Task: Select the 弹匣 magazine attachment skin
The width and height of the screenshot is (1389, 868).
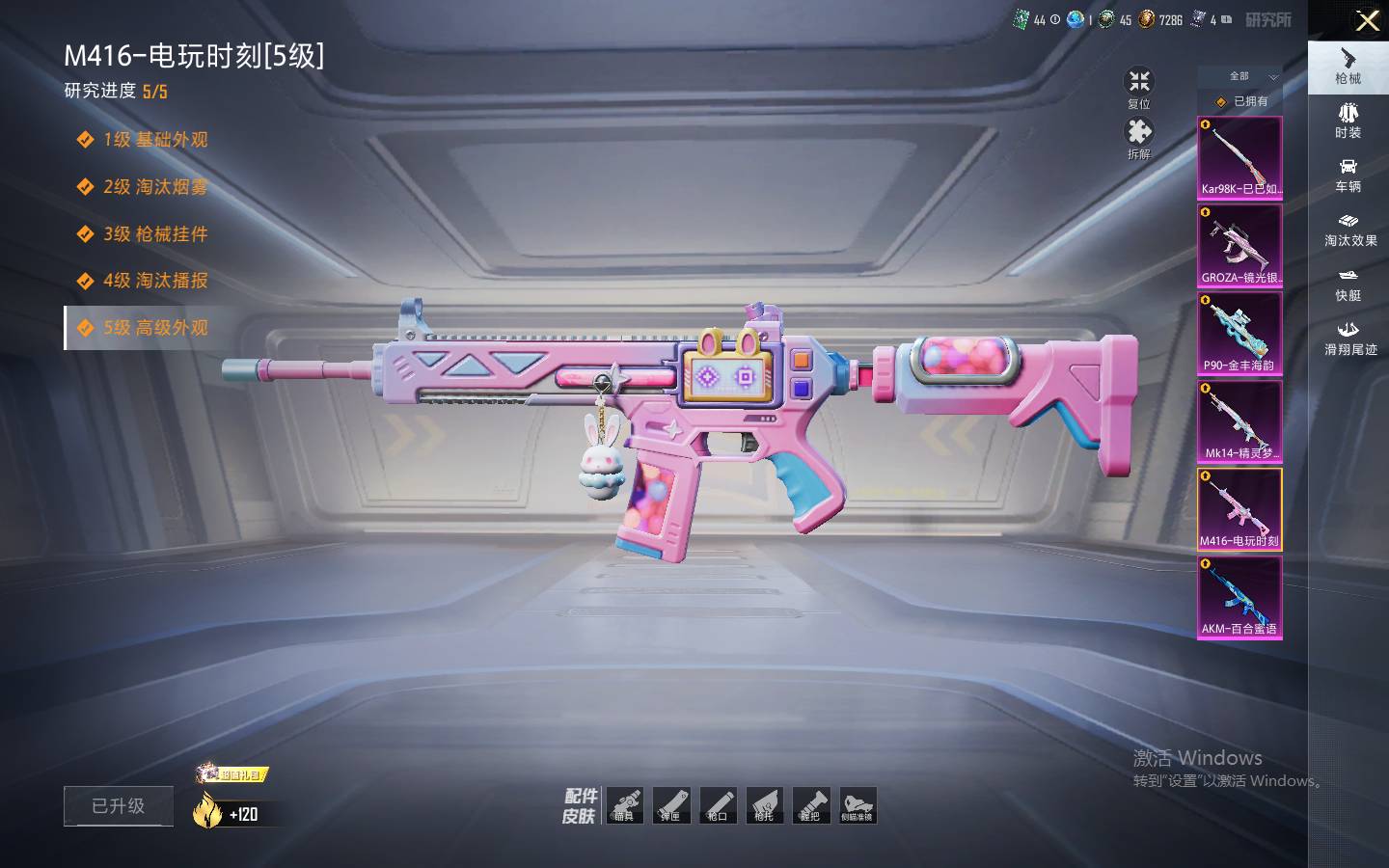Action: 670,805
